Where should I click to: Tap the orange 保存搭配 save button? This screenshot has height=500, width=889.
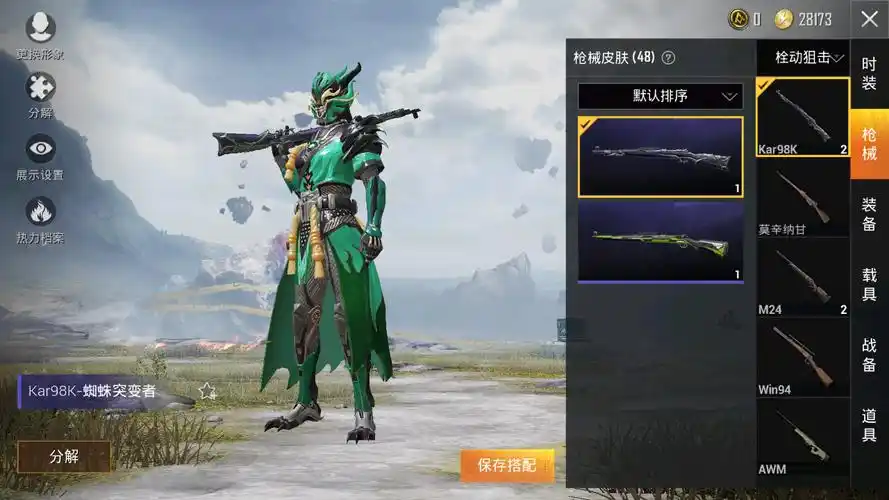pos(507,465)
